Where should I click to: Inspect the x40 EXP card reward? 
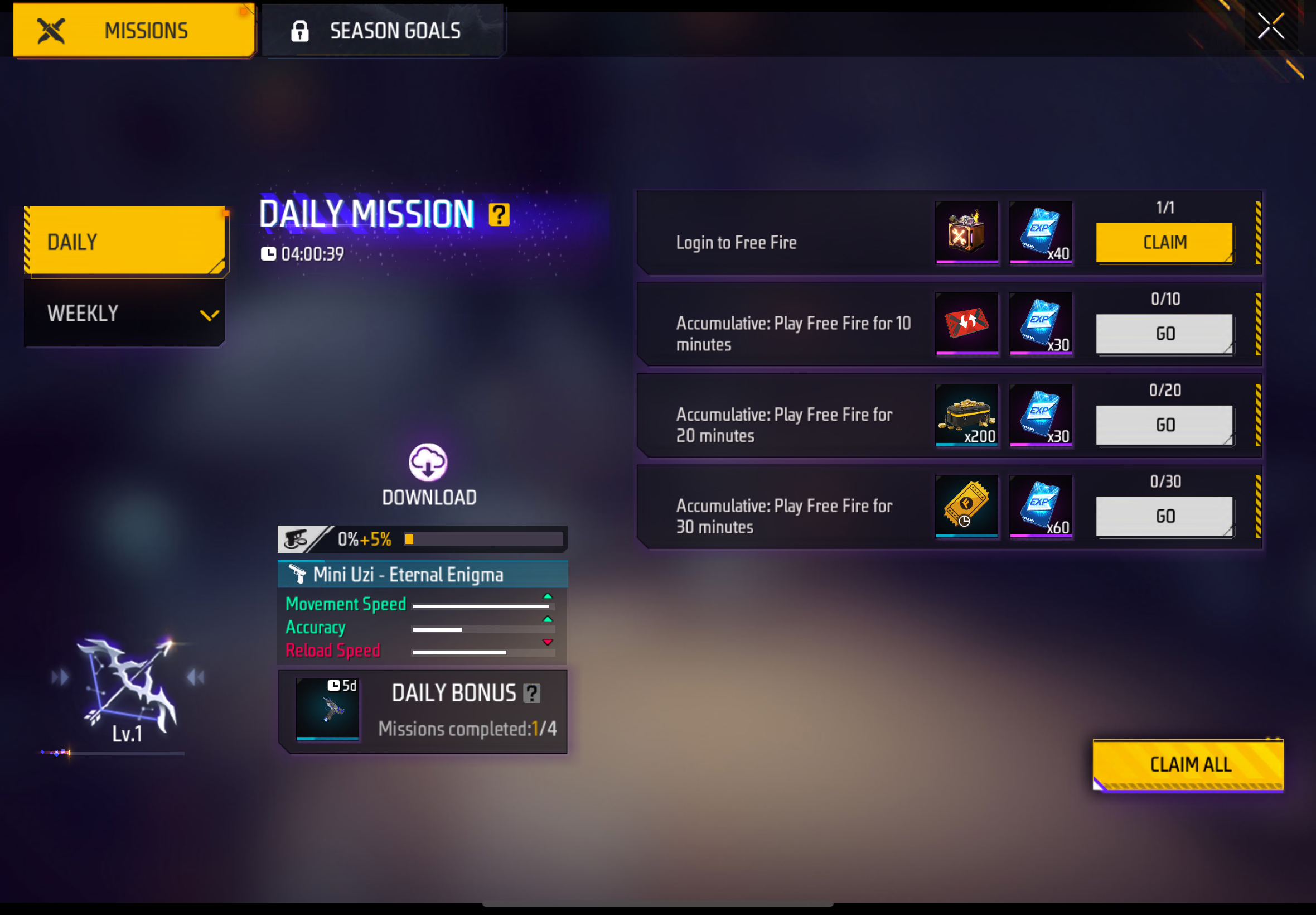coord(1041,234)
